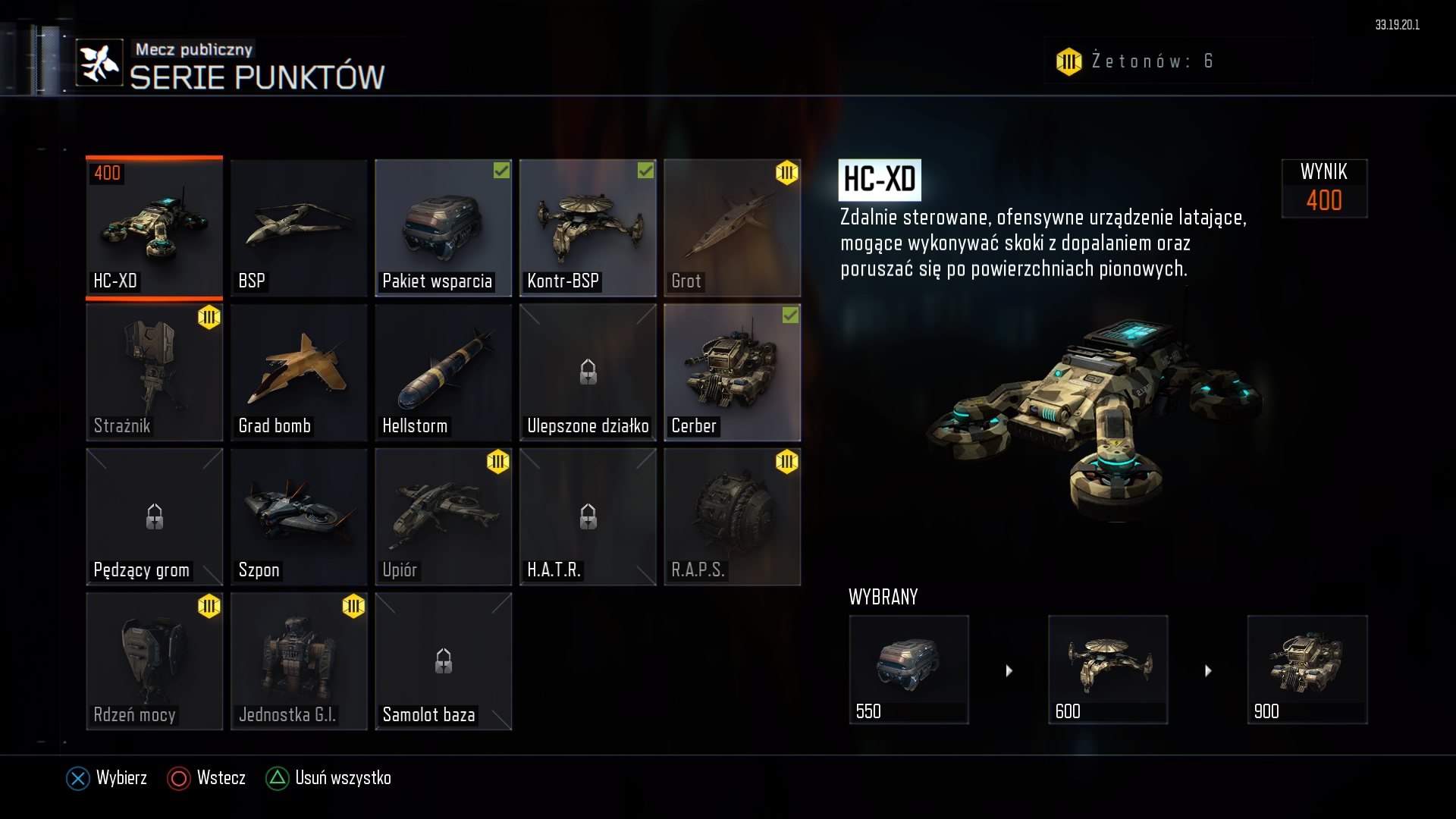Unlock the Jednostka G.I. scorestreak
This screenshot has width=1456, height=819.
pyautogui.click(x=299, y=661)
